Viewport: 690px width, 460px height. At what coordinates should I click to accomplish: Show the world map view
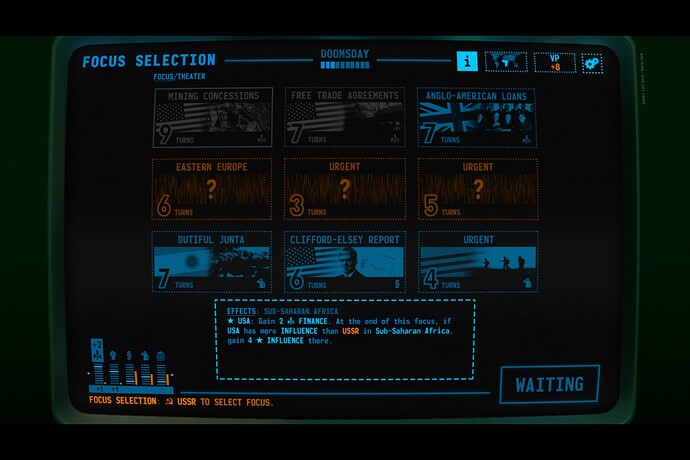pyautogui.click(x=506, y=62)
